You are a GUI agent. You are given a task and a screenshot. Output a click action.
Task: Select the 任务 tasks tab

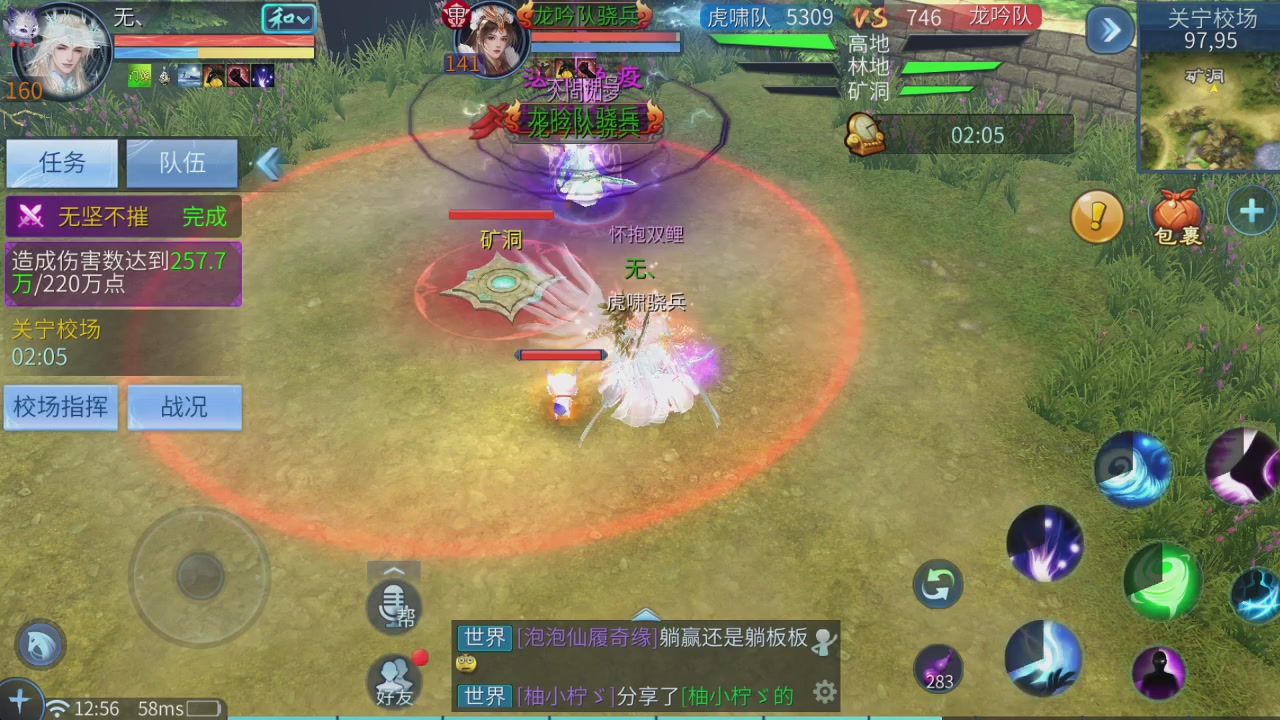pyautogui.click(x=62, y=163)
